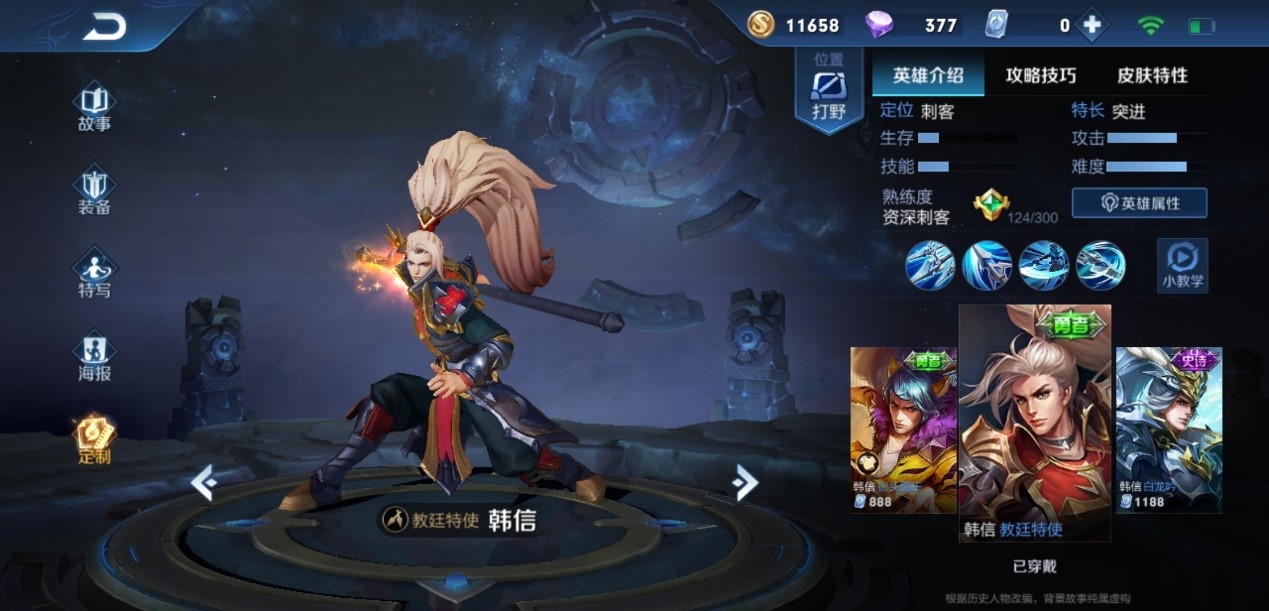Select the 白龙吟 epic skin card
Viewport: 1269px width, 611px height.
click(1168, 428)
